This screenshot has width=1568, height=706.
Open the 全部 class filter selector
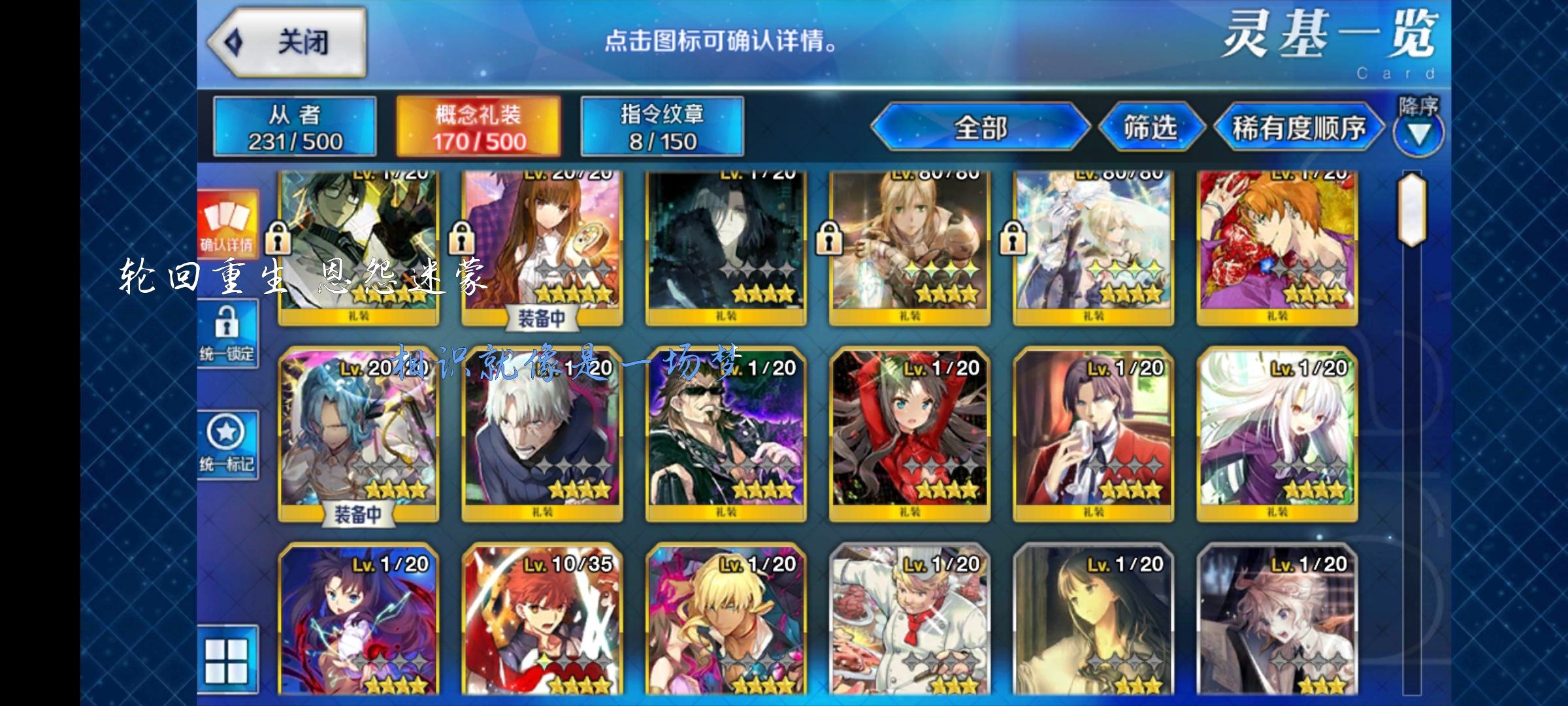pos(980,127)
